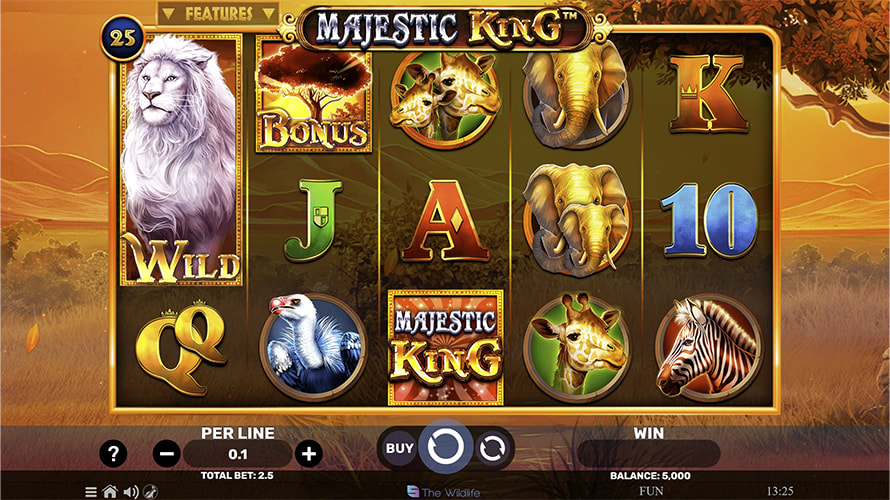The width and height of the screenshot is (890, 500).
Task: Open the hamburger menu in bottom bar
Action: [91, 492]
